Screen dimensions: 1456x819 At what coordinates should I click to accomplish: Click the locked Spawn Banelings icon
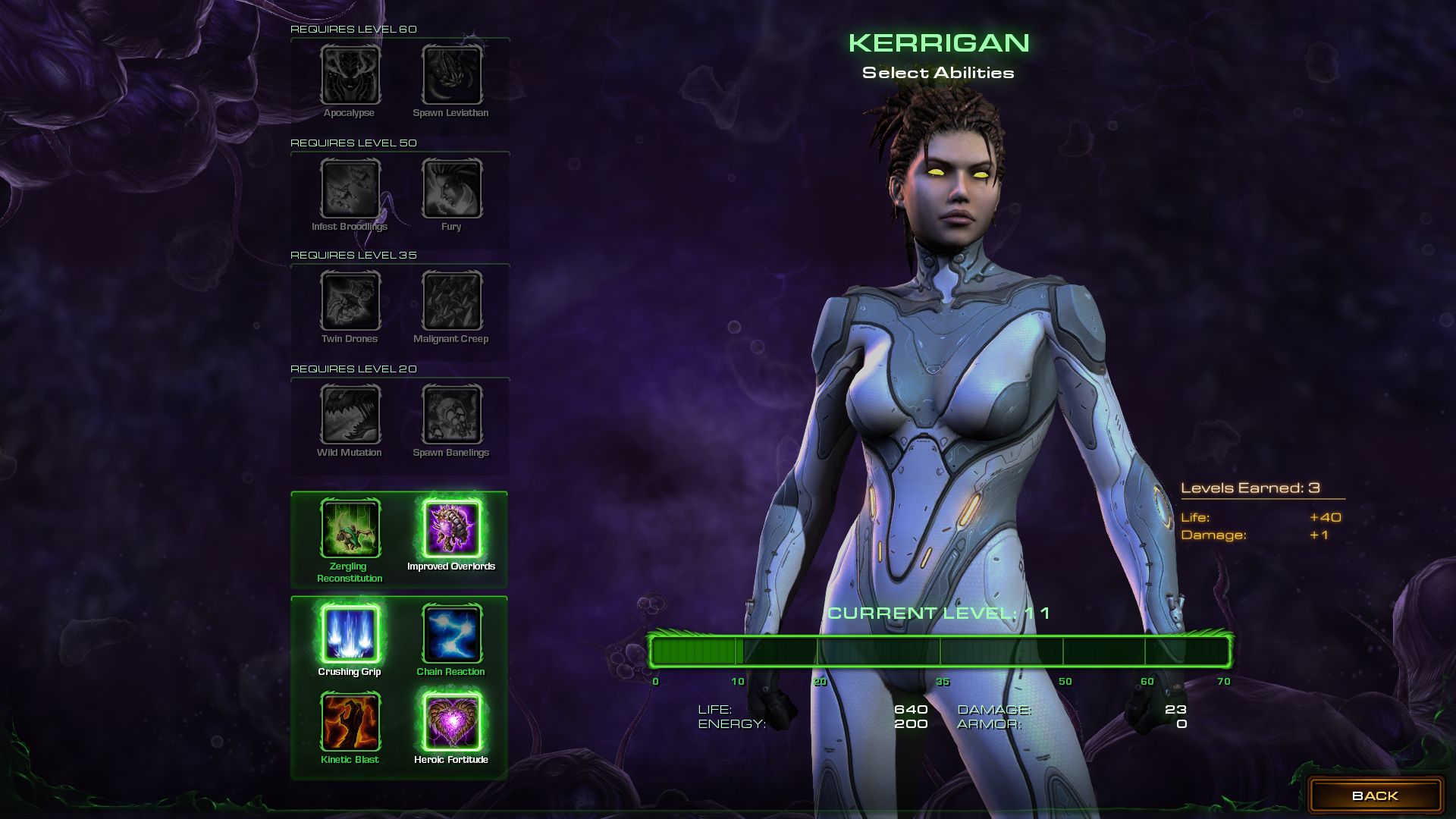451,415
